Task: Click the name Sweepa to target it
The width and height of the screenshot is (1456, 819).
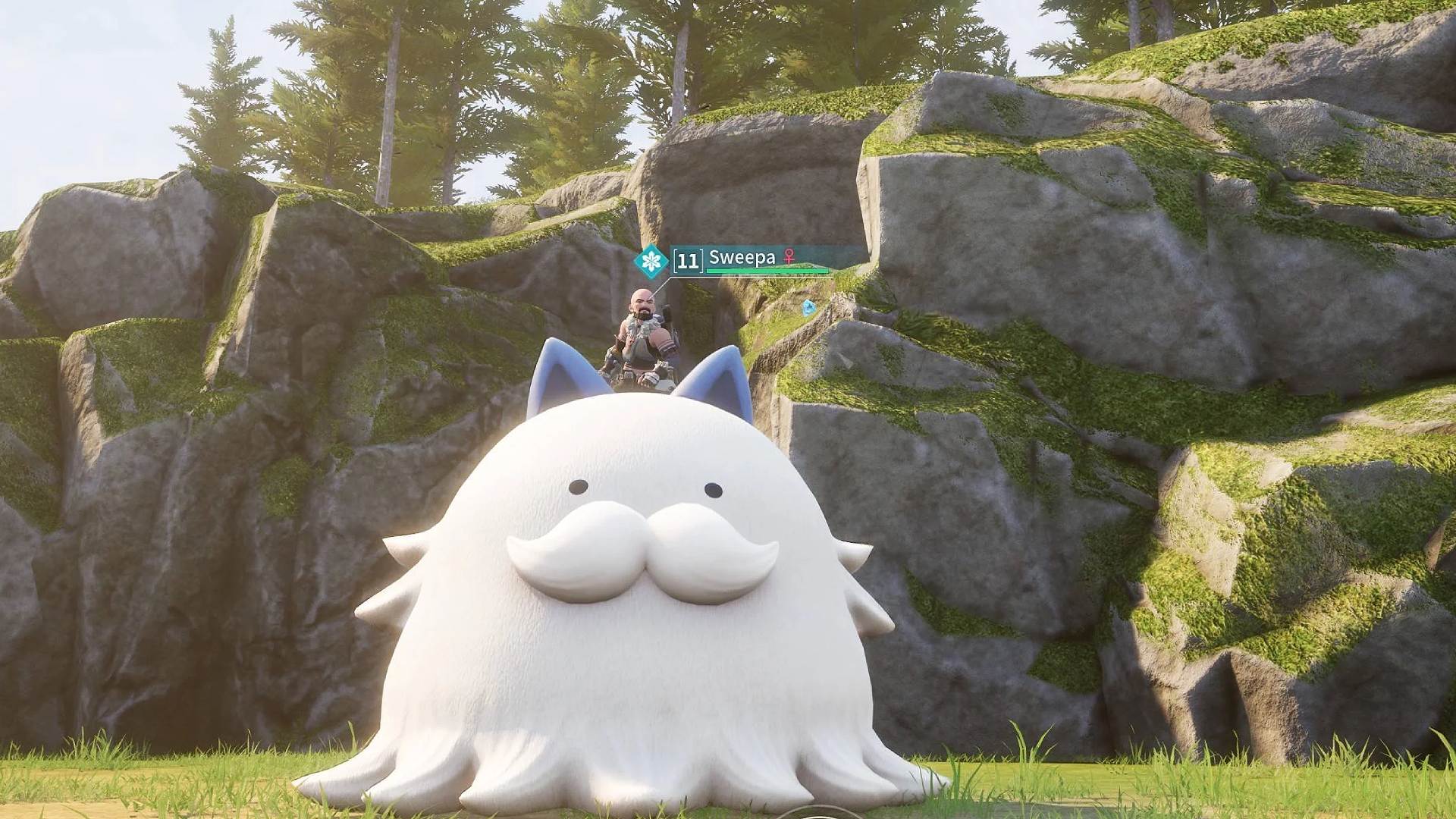Action: tap(742, 258)
